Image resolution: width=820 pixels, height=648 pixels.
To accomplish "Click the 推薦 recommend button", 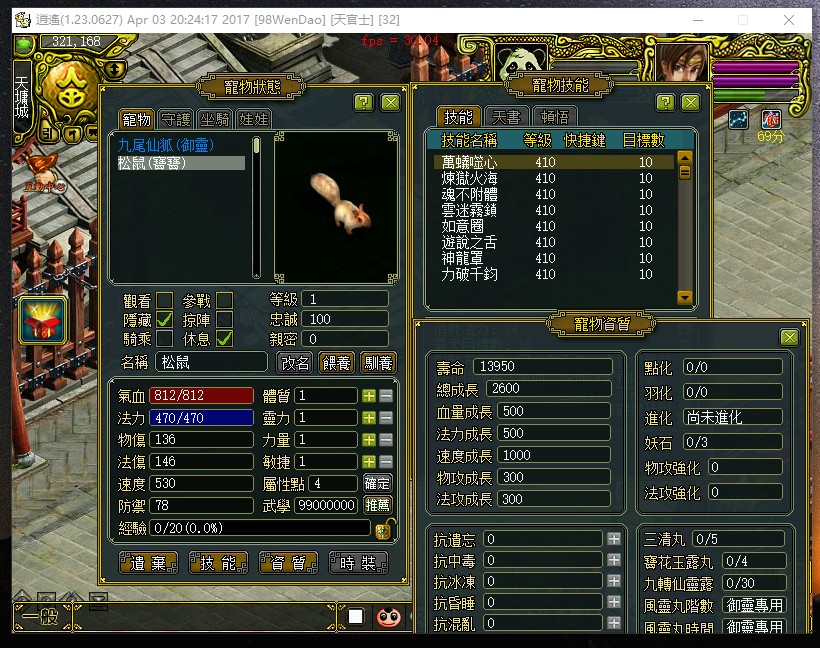I will click(377, 505).
